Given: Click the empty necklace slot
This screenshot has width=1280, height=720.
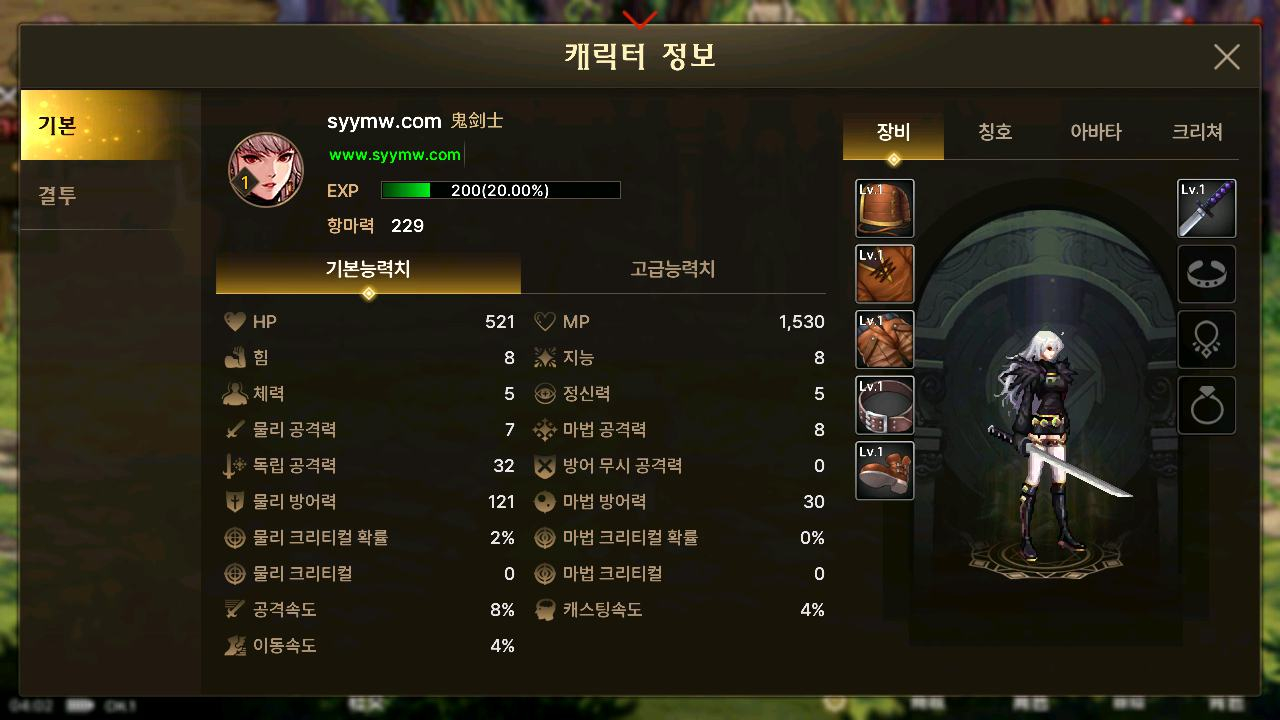Looking at the screenshot, I should coord(1207,340).
